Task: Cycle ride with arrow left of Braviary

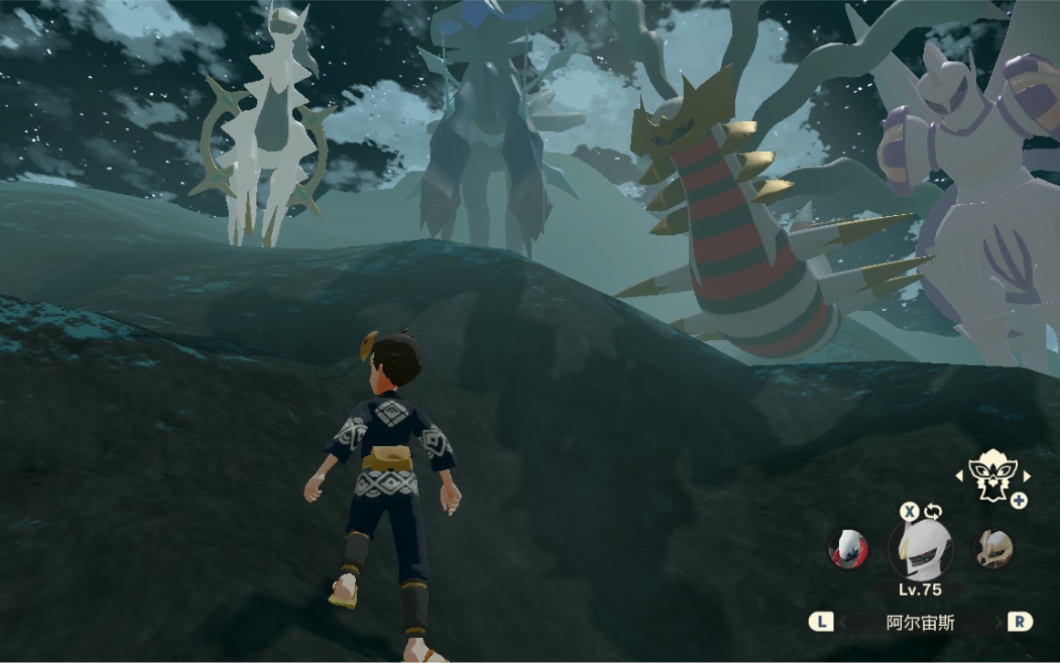Action: tap(960, 475)
